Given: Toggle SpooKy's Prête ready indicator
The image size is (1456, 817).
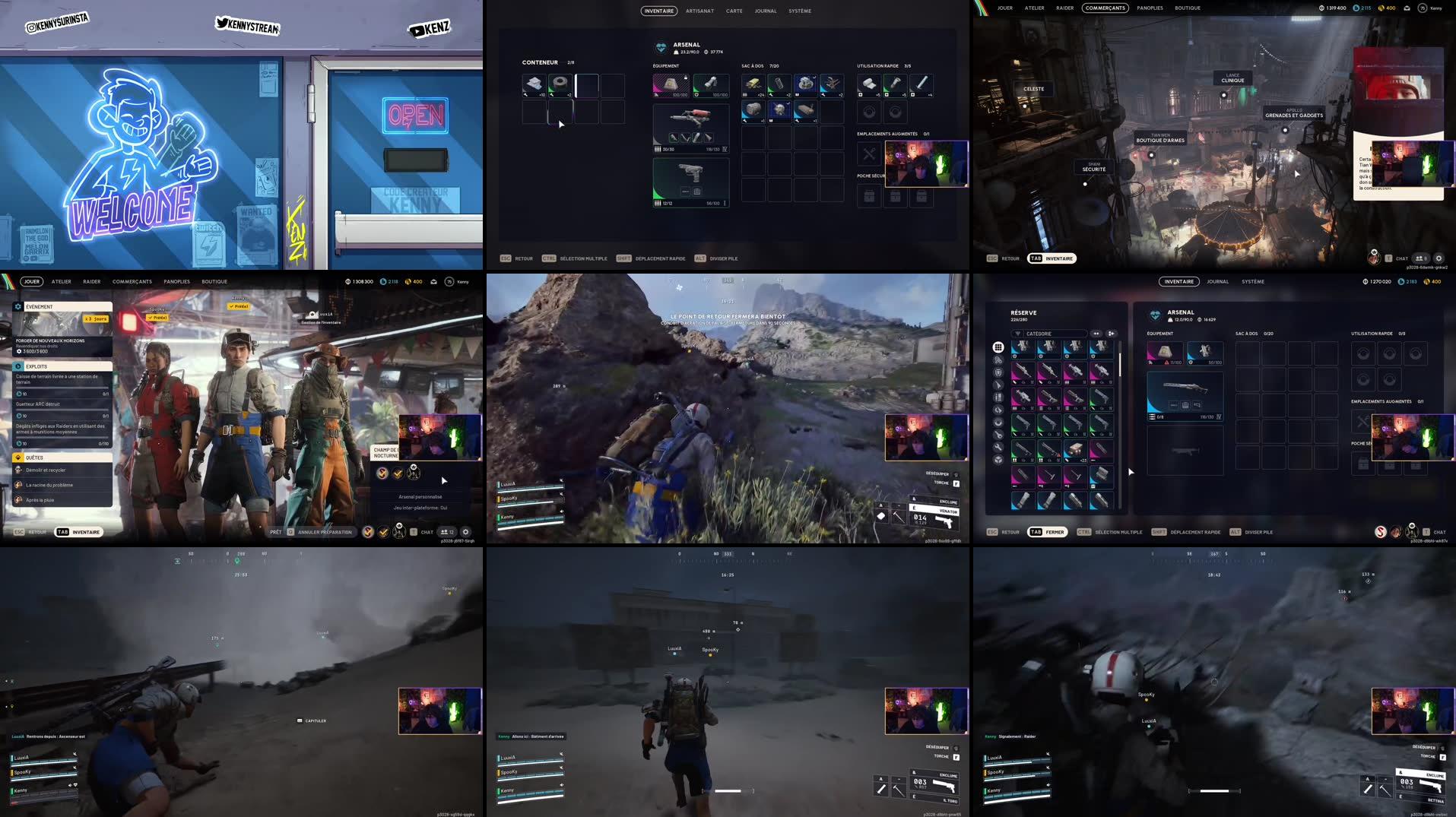Looking at the screenshot, I should pyautogui.click(x=158, y=318).
